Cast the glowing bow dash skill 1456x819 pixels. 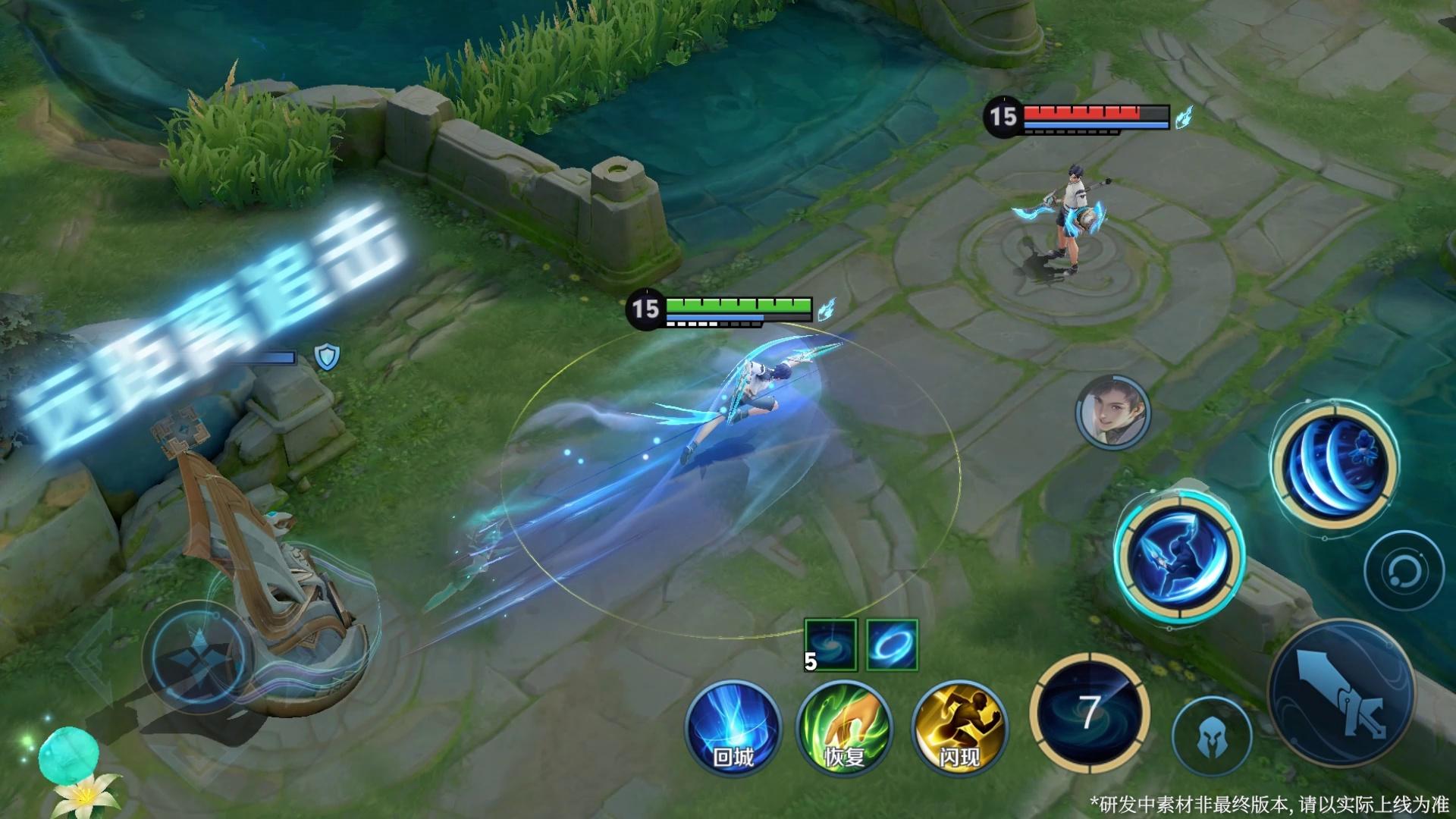pyautogui.click(x=1178, y=556)
